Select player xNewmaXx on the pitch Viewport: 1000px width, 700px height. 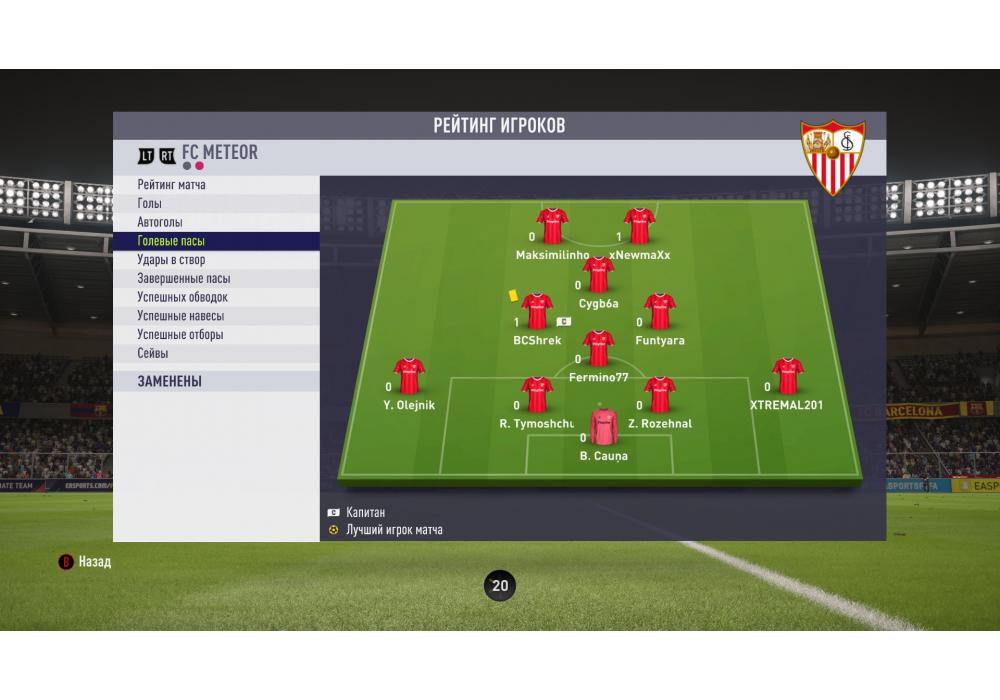point(640,227)
